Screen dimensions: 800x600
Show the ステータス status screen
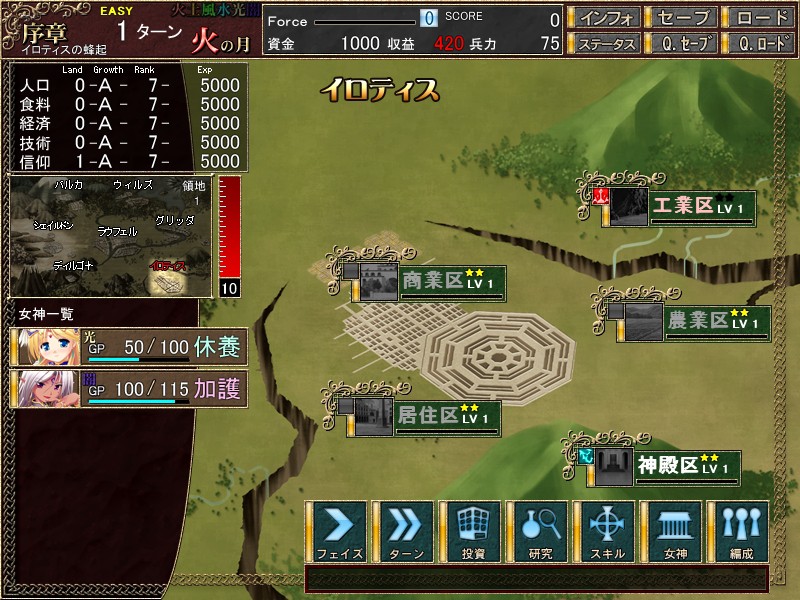(x=604, y=44)
